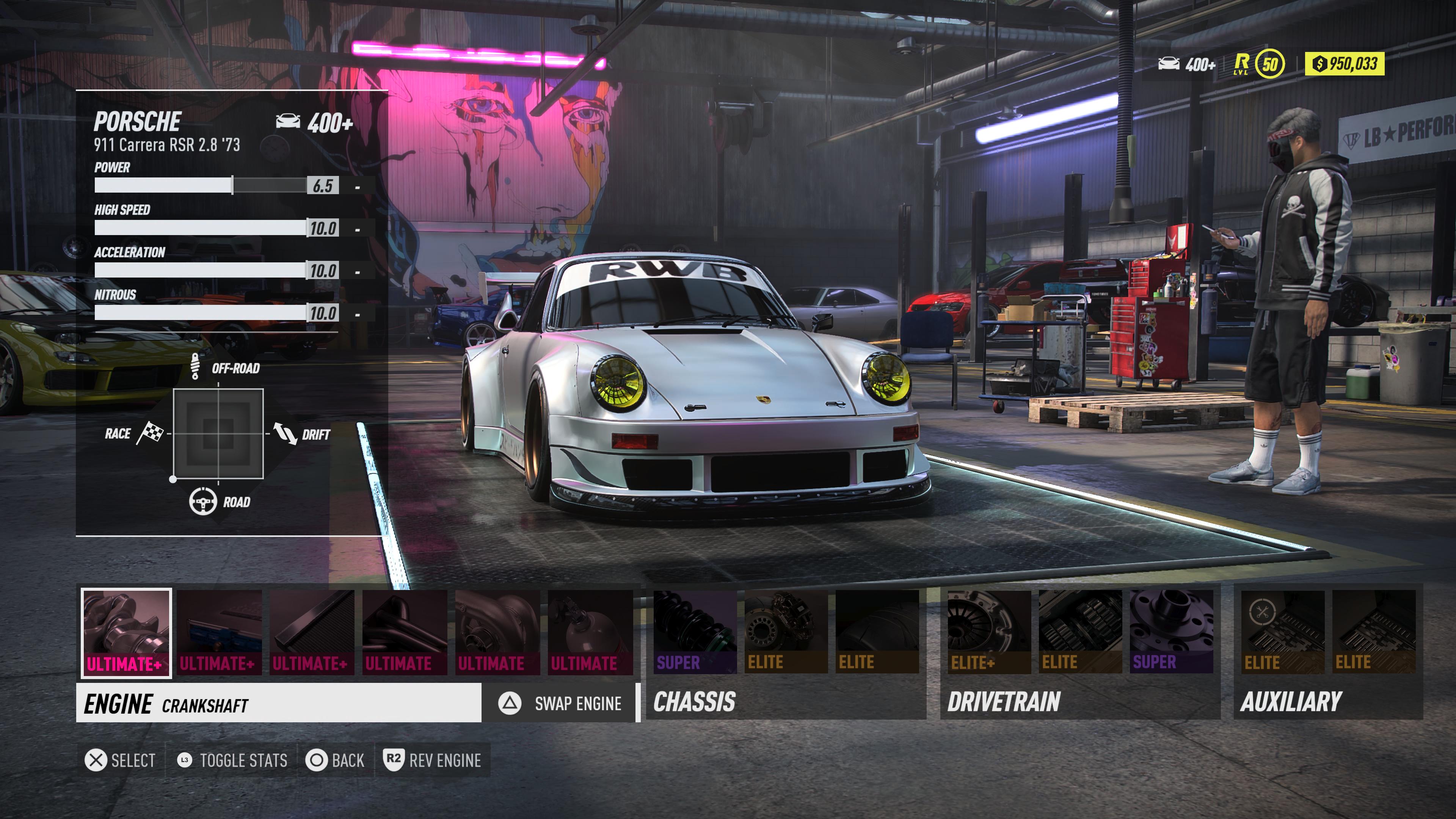Choose the Super suspension coilover slot
This screenshot has width=1456, height=819.
[695, 632]
